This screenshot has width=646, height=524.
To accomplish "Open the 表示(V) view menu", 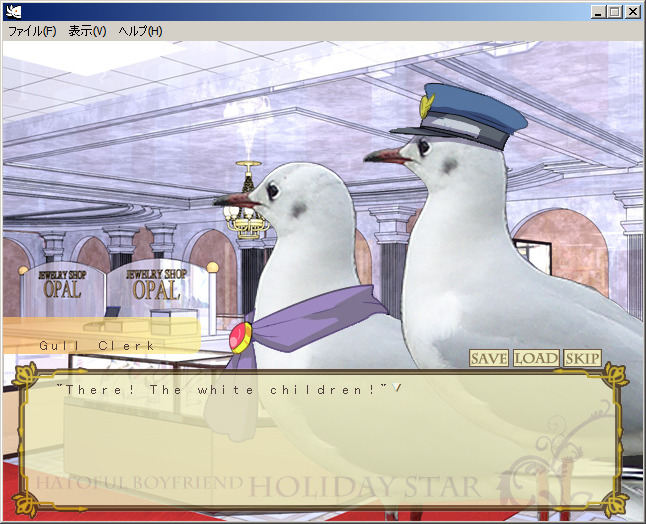I will click(87, 31).
